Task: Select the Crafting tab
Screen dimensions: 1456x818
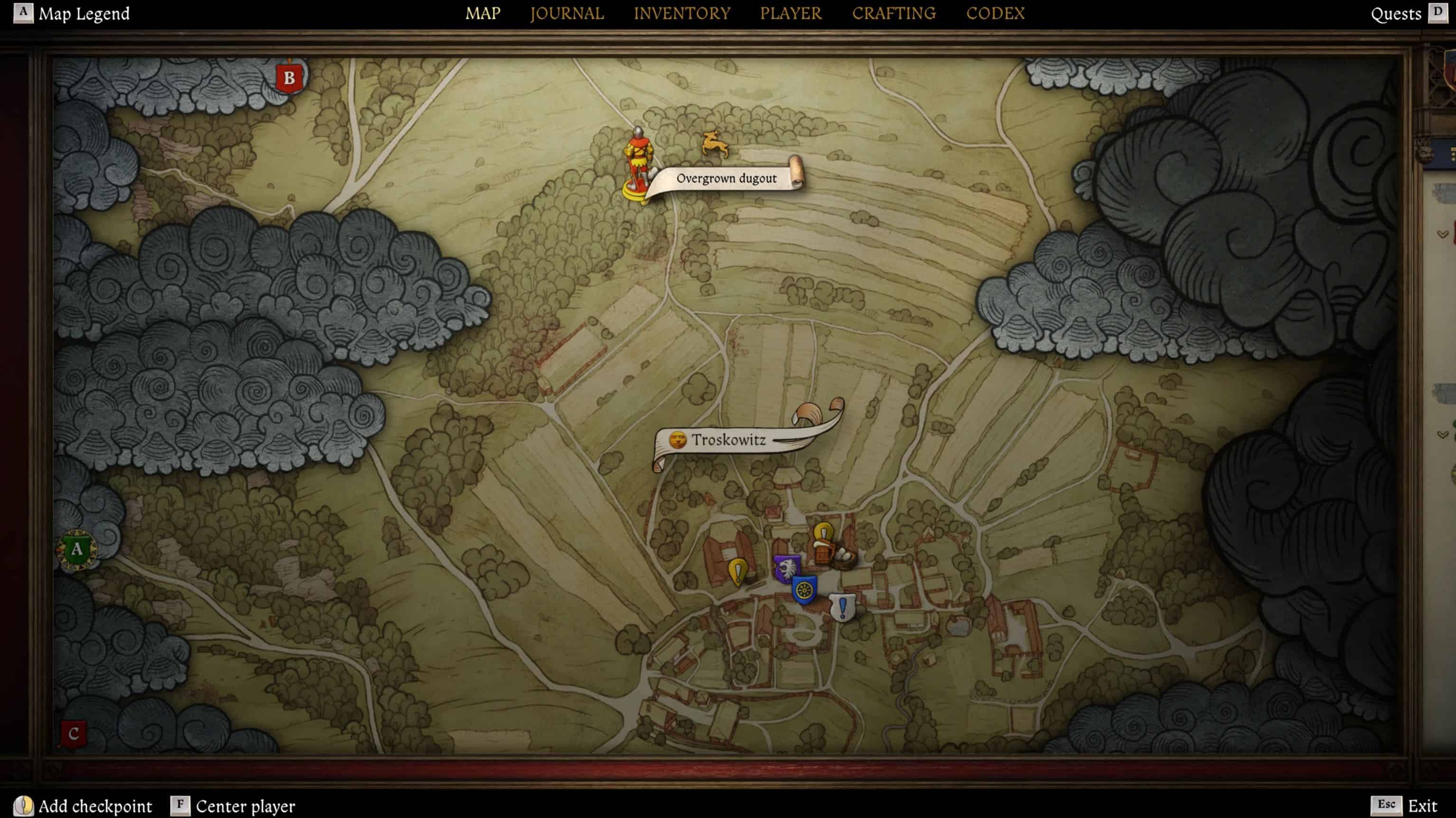Action: click(x=894, y=14)
